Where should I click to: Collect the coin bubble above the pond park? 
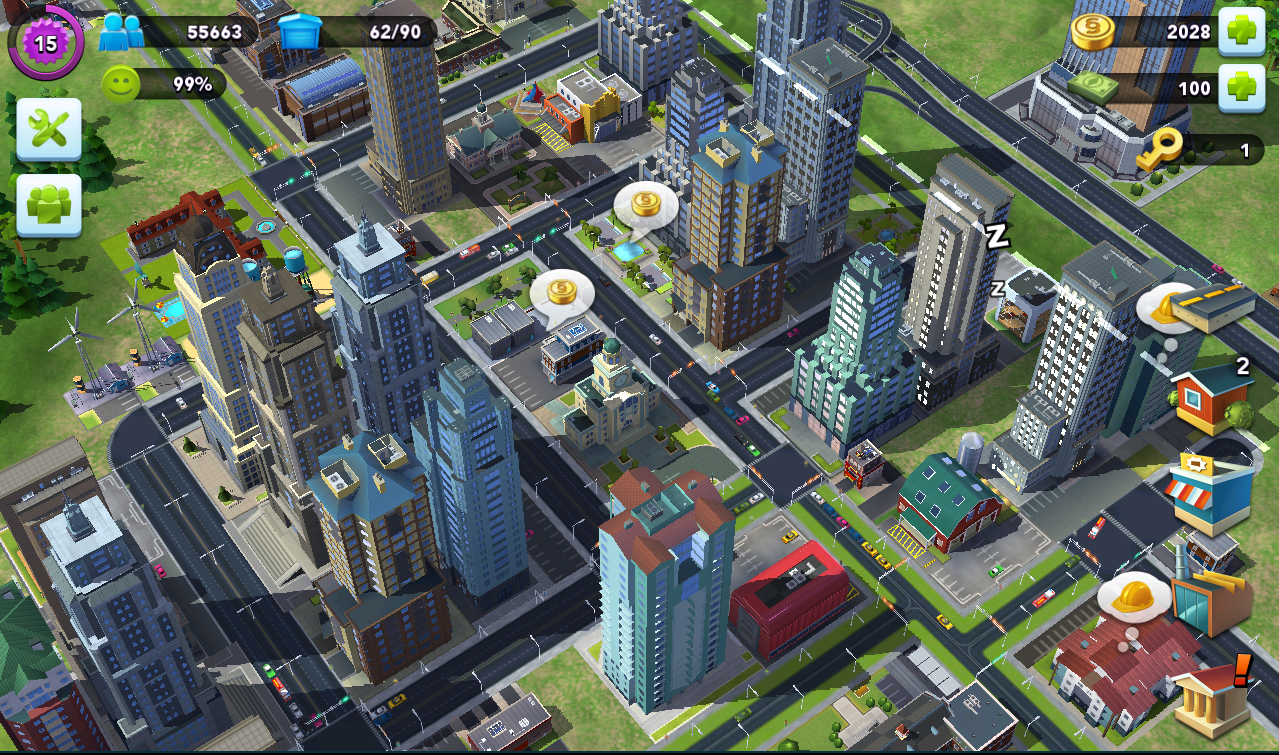click(x=645, y=205)
